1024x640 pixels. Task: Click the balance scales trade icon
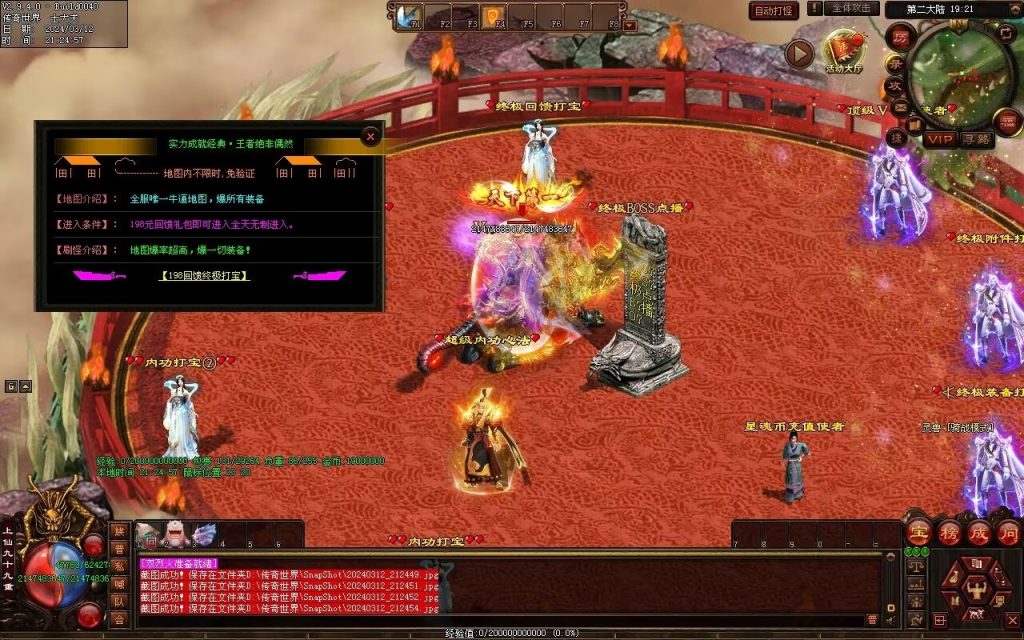point(916,567)
